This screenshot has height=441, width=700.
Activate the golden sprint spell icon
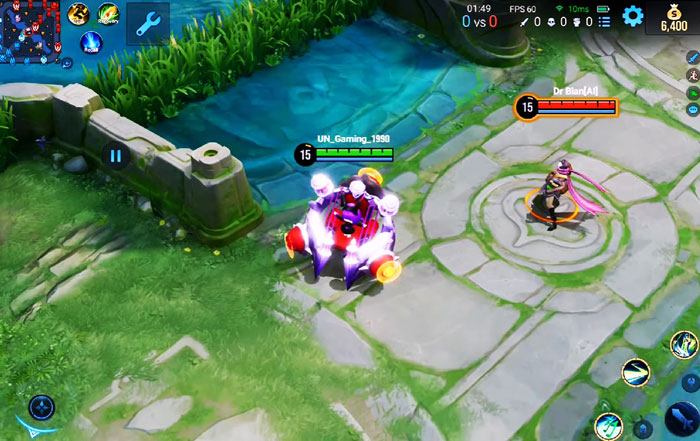[79, 13]
